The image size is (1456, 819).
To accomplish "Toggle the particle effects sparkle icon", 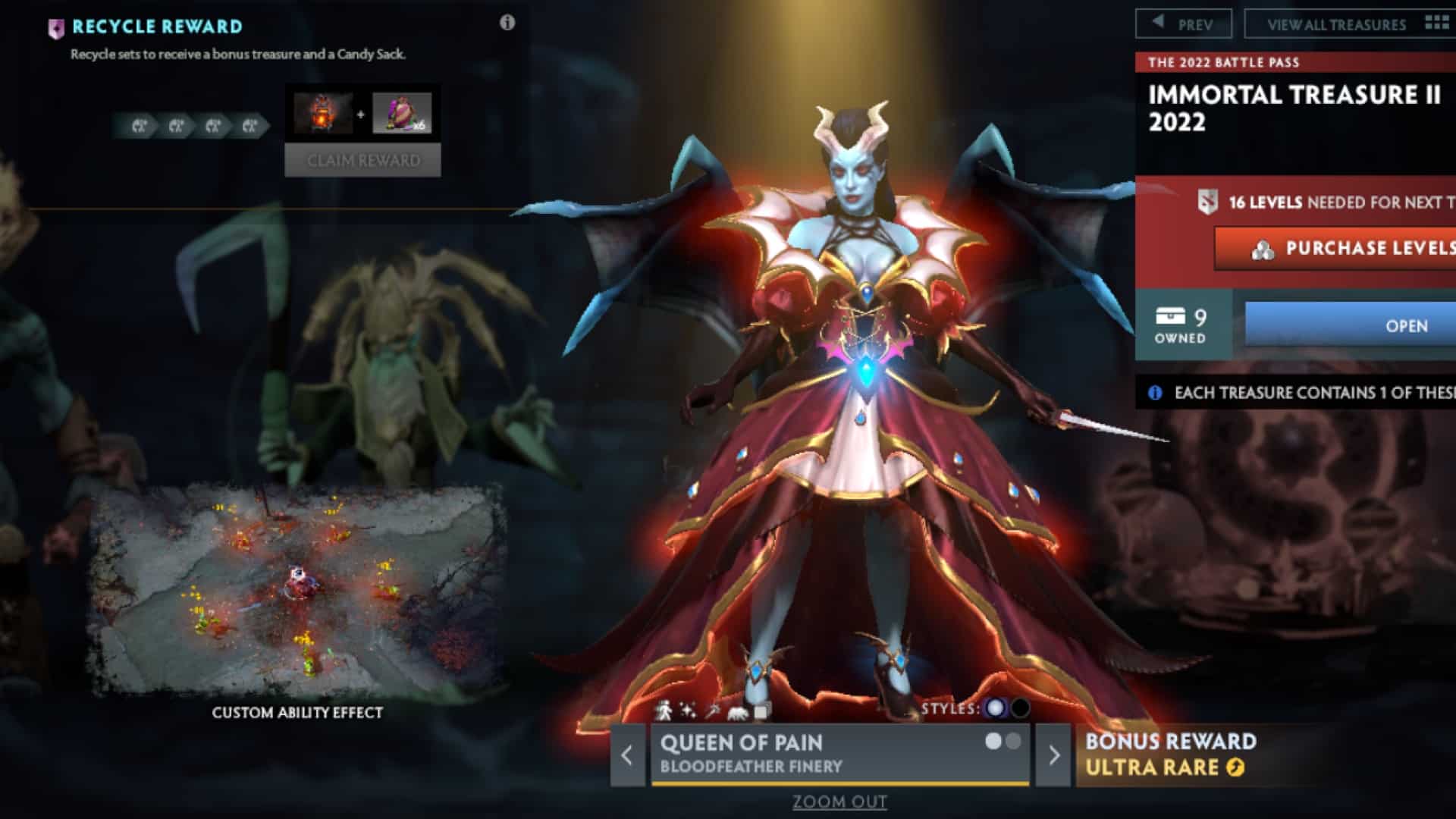I will click(689, 712).
